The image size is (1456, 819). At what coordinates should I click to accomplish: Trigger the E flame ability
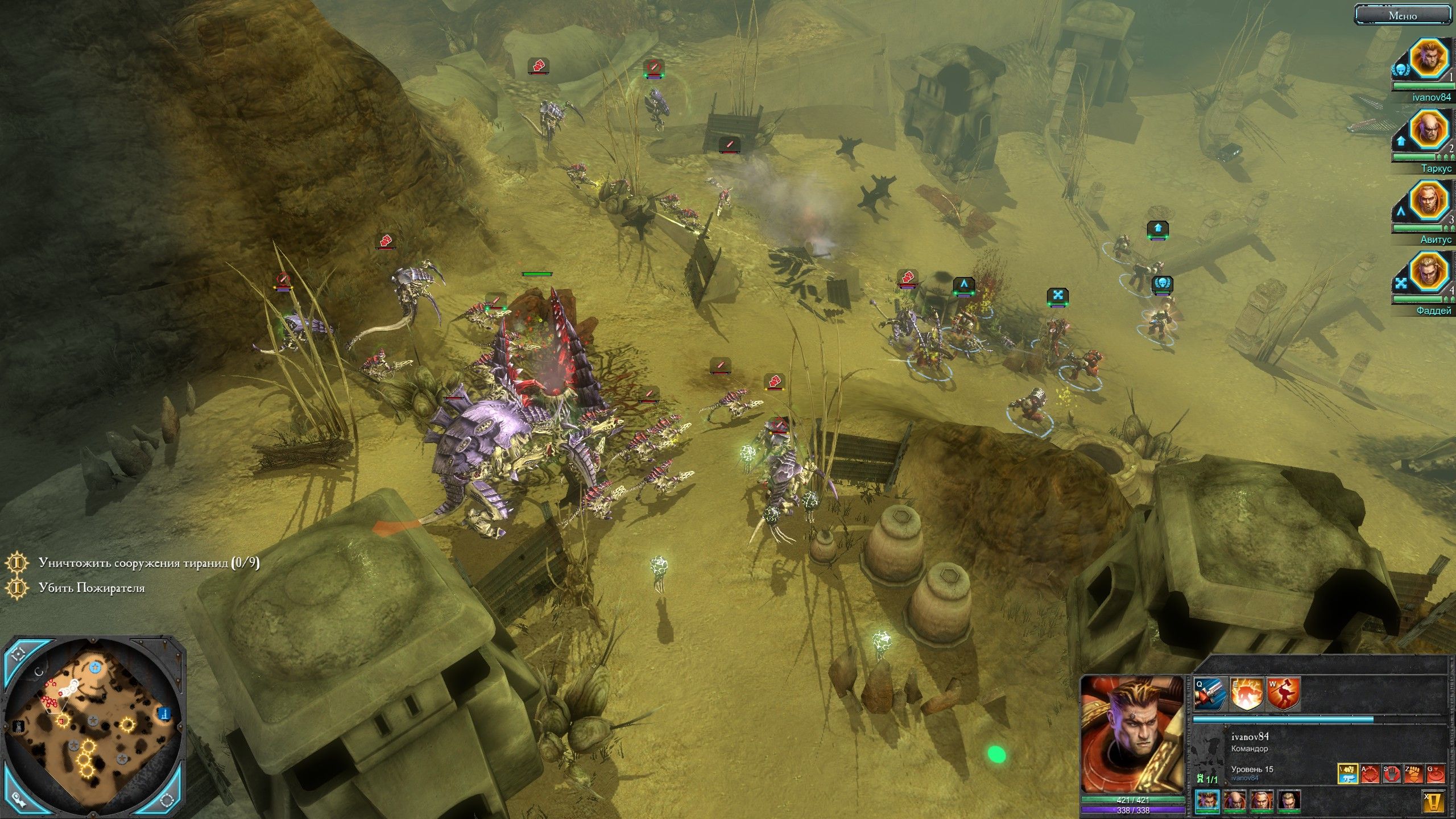[x=1246, y=694]
